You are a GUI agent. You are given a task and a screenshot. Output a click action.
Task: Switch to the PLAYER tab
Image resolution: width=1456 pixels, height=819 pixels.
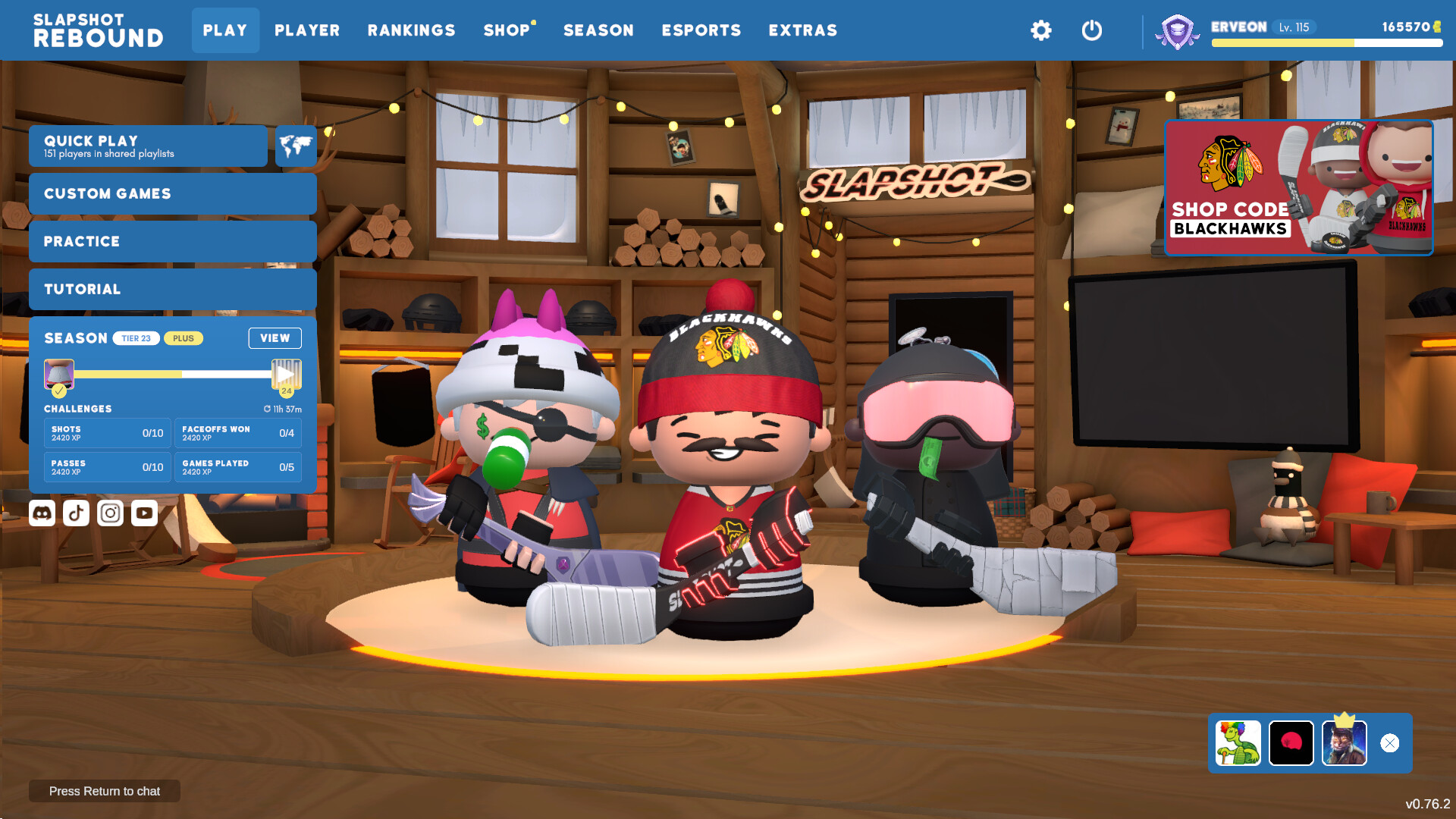(306, 30)
